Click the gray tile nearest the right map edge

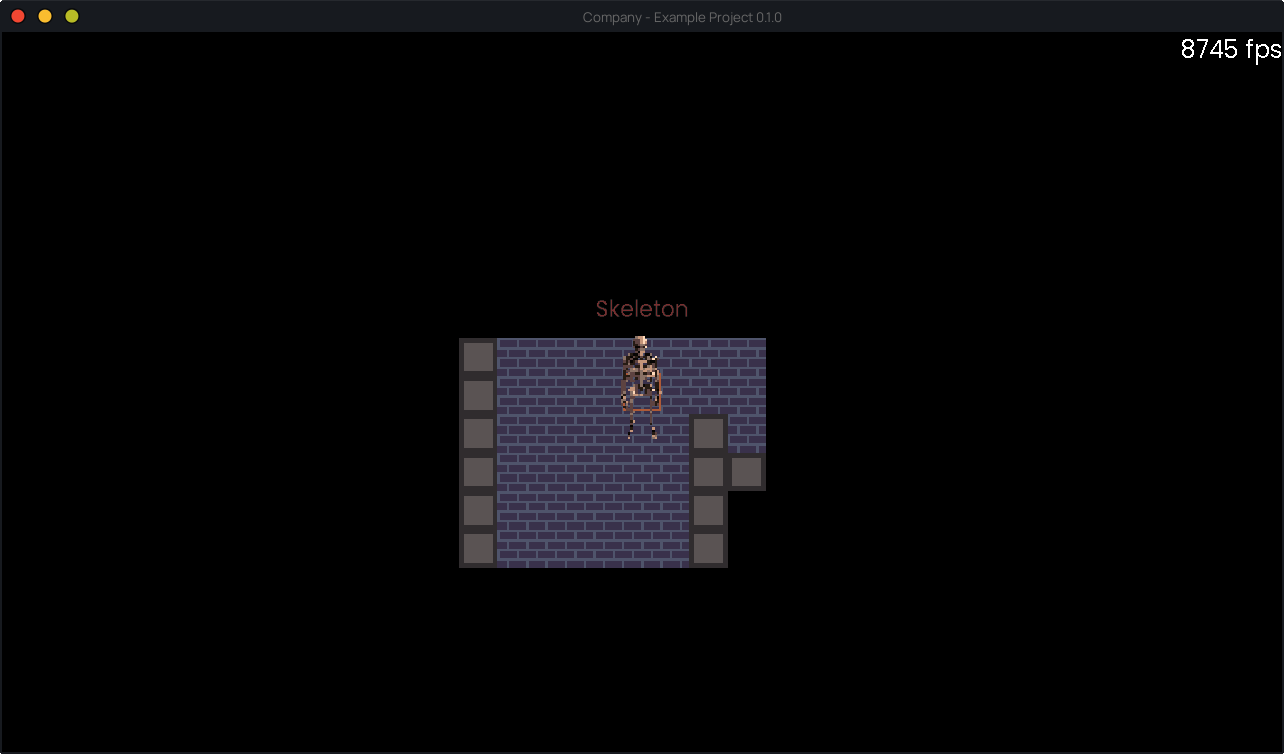[747, 470]
